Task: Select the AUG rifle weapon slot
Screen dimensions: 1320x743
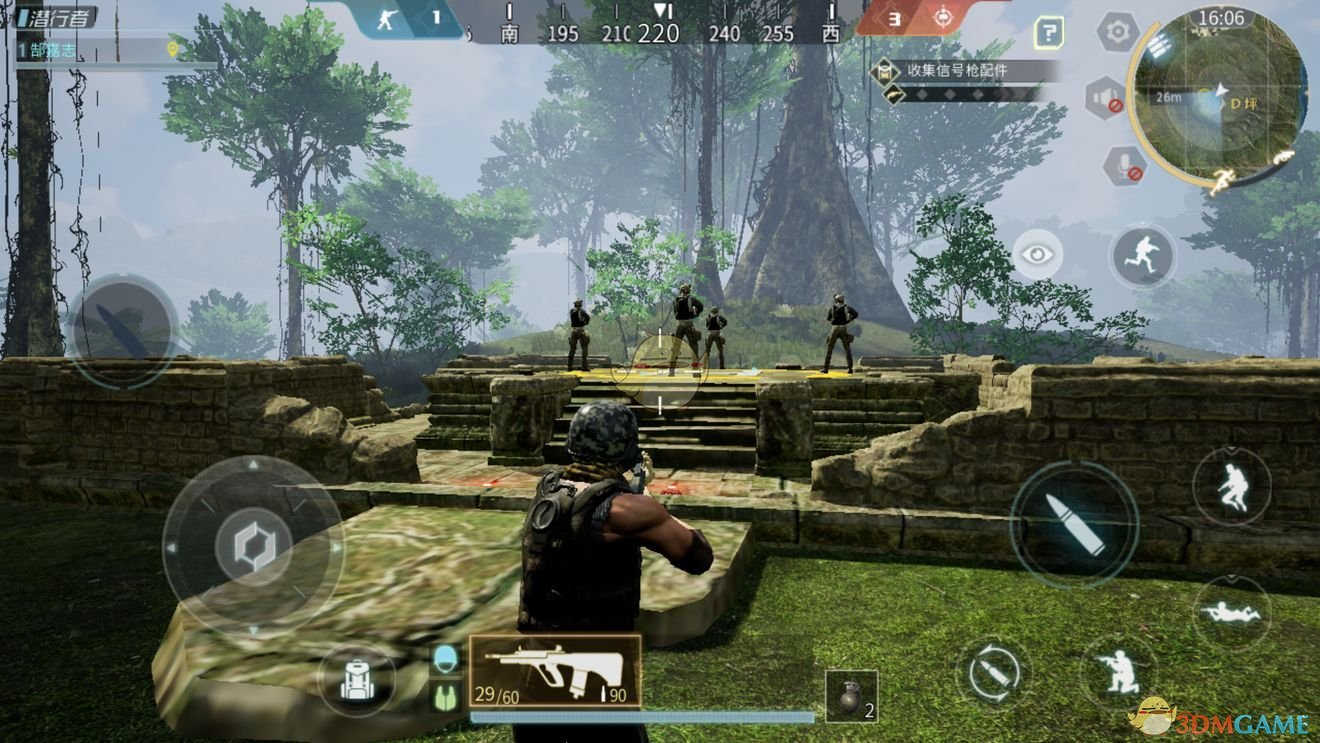Action: [x=555, y=671]
